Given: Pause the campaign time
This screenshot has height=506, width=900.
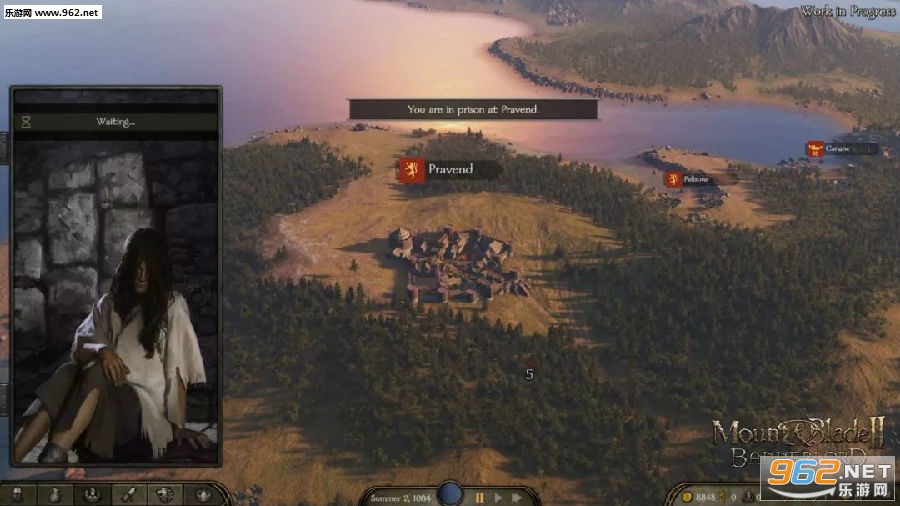Looking at the screenshot, I should tap(479, 497).
